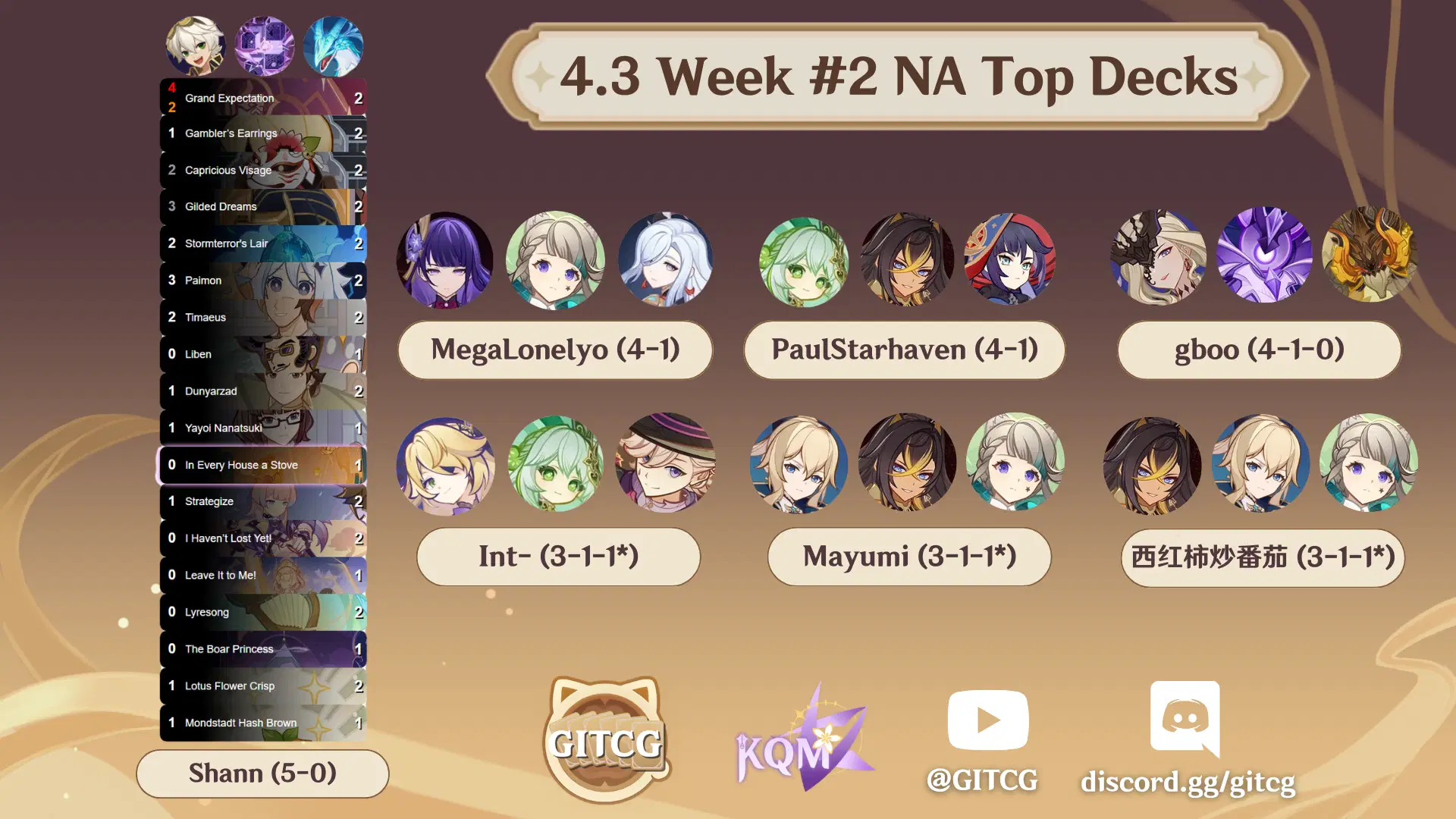Select the hydro dragon avatar above the card list
Screen dimensions: 1456x819
pyautogui.click(x=334, y=46)
